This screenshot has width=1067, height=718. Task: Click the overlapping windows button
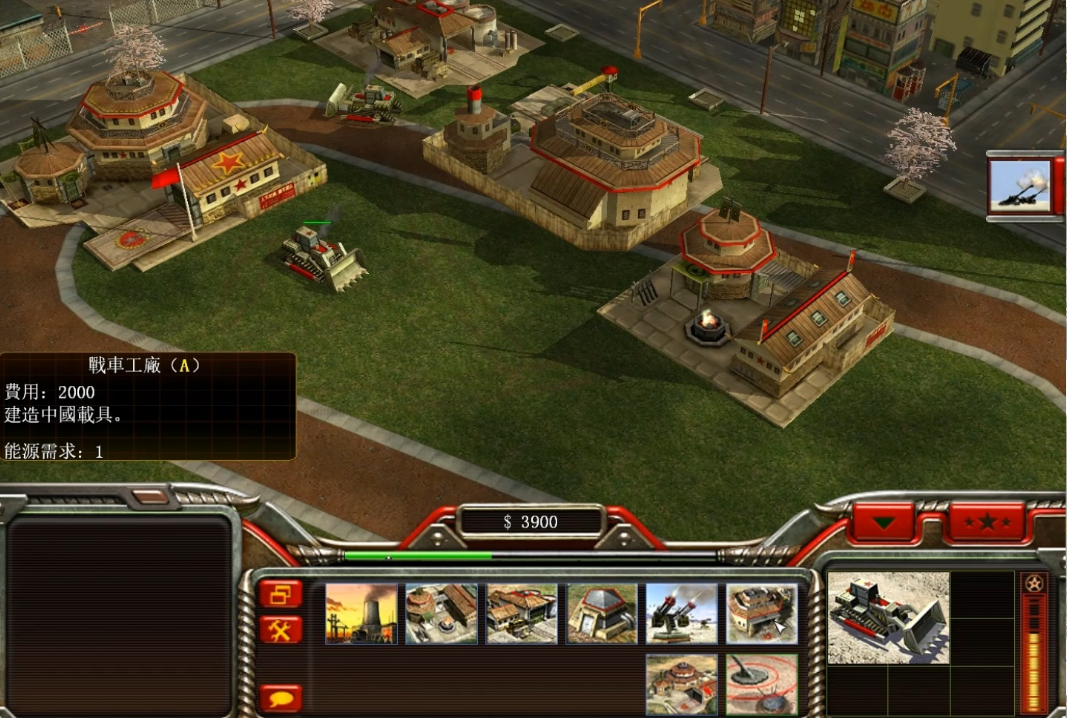coord(281,595)
